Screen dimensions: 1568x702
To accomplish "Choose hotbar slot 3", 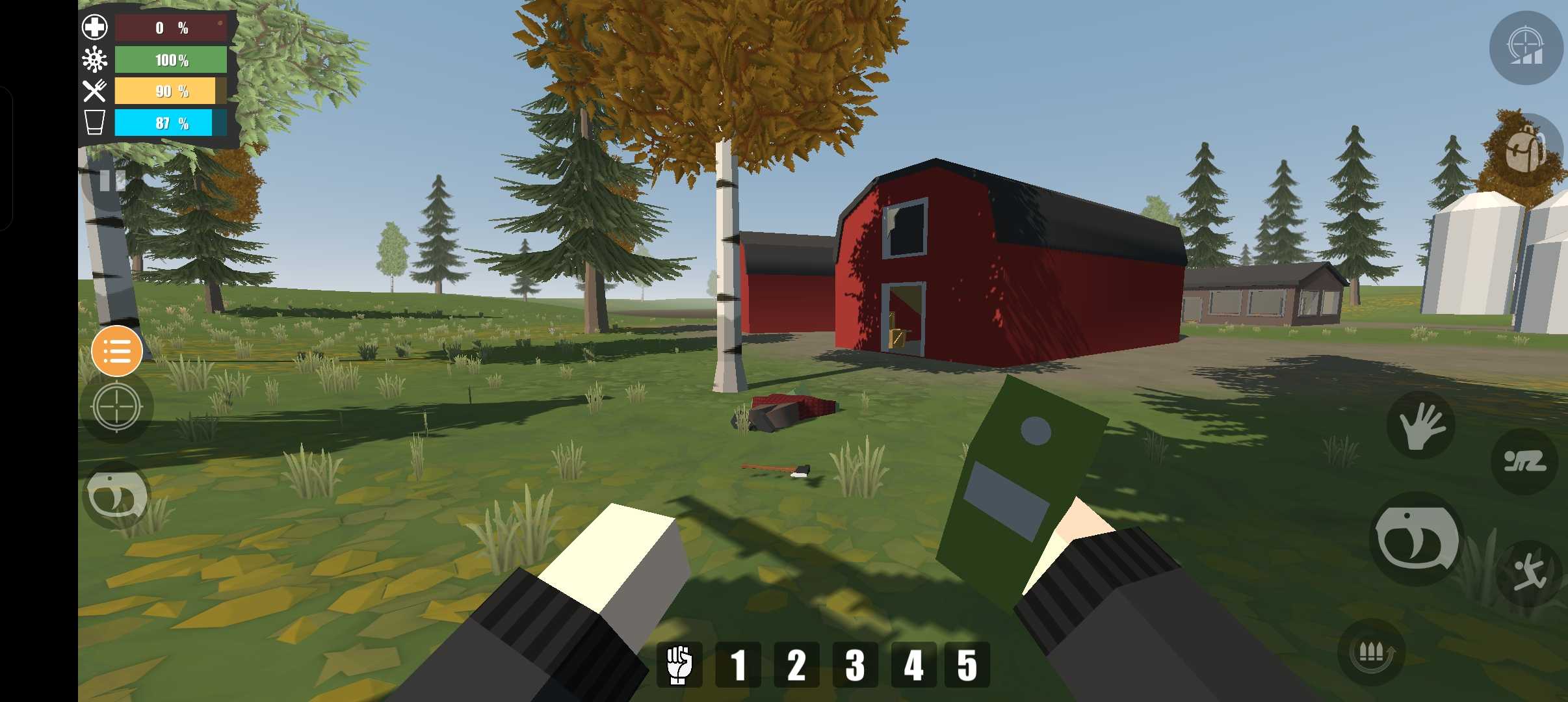I will point(855,664).
